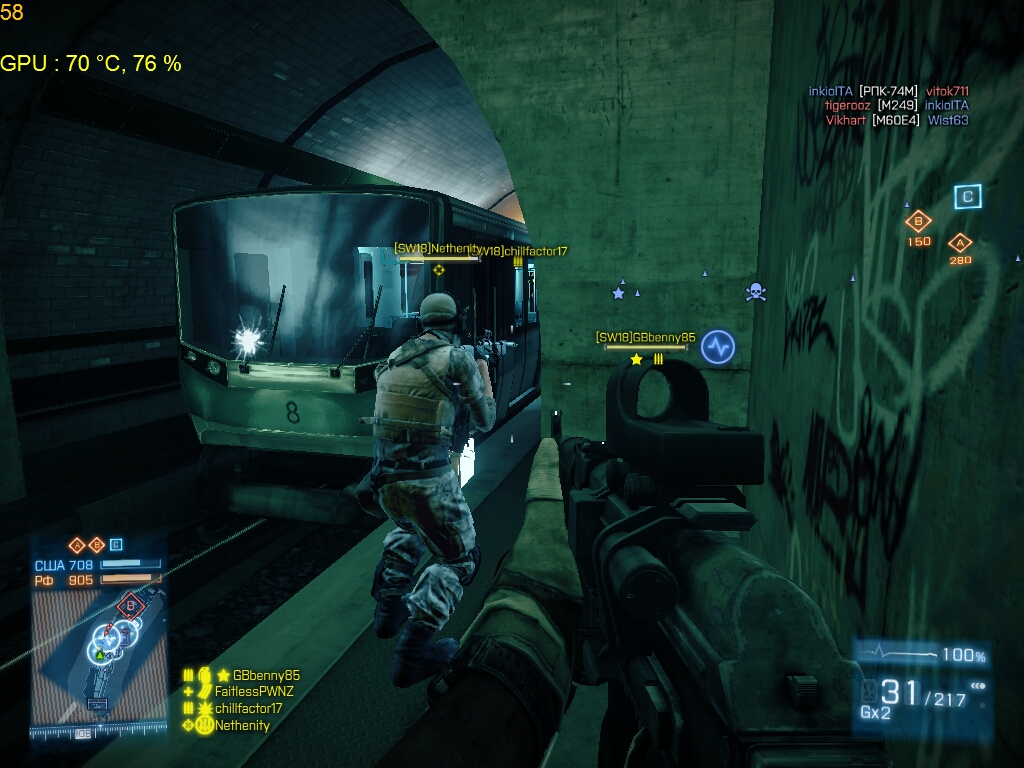
Task: Click the Nethenity name tag above soldier
Action: point(438,249)
